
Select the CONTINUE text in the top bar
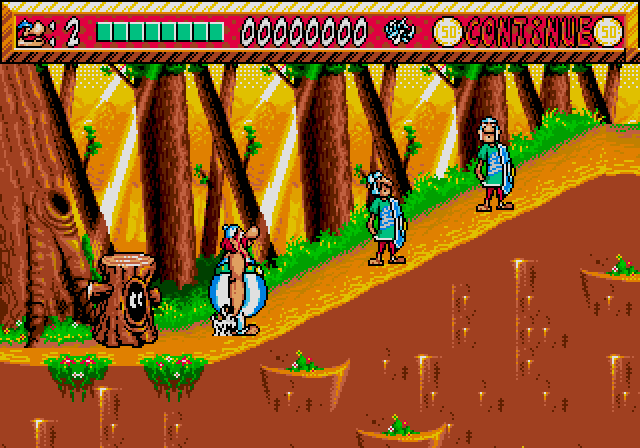(x=528, y=32)
